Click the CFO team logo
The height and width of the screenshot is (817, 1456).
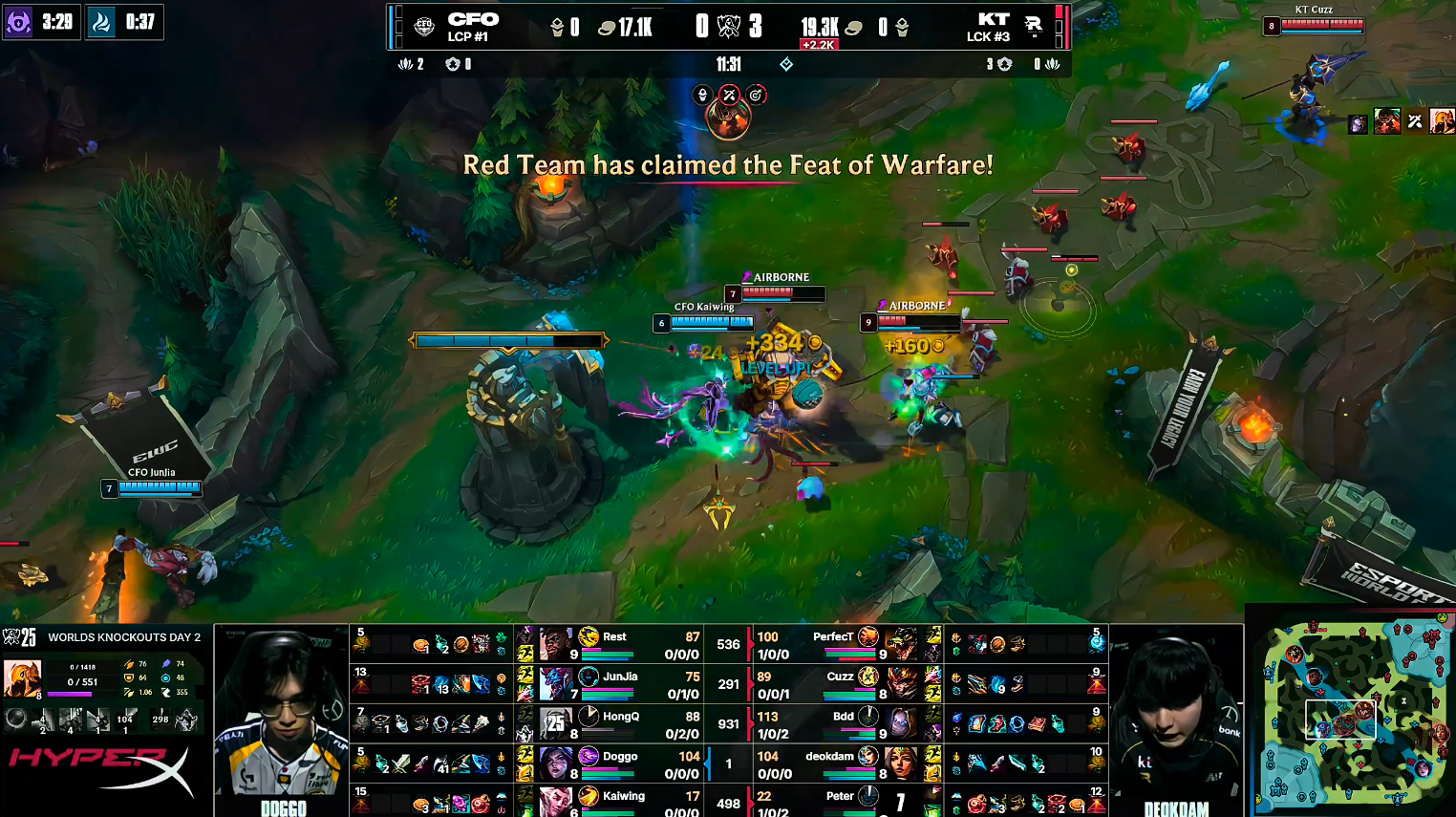click(424, 27)
